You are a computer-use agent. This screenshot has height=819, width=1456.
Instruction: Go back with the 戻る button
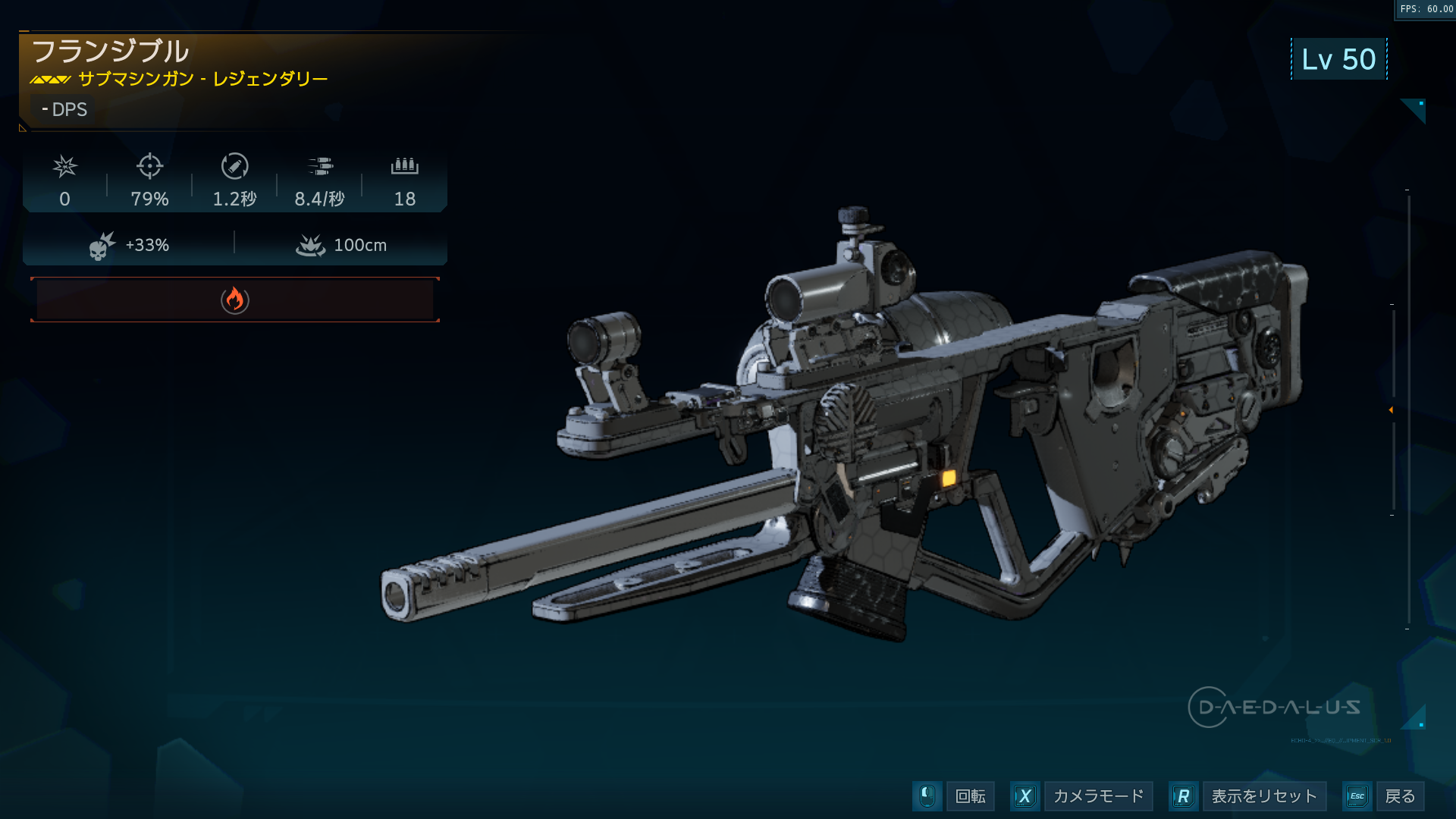click(x=1399, y=796)
